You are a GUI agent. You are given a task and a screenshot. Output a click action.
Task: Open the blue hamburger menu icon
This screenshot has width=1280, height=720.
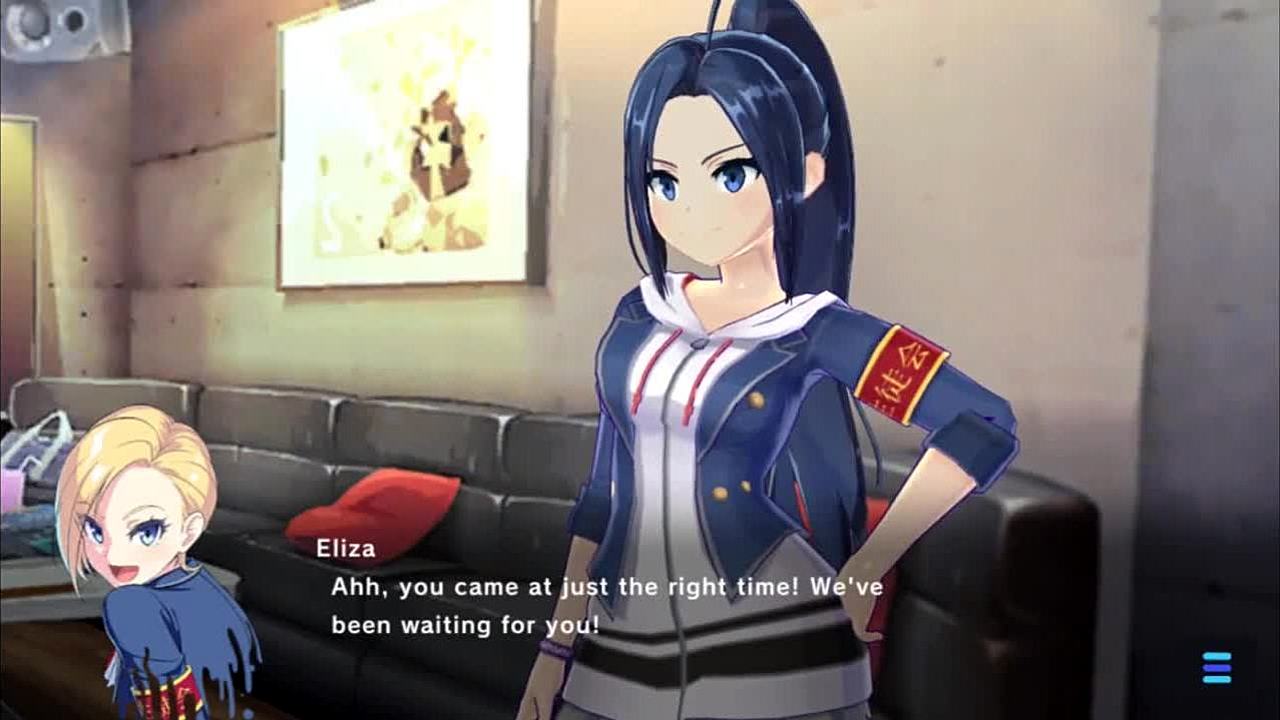pyautogui.click(x=1217, y=667)
